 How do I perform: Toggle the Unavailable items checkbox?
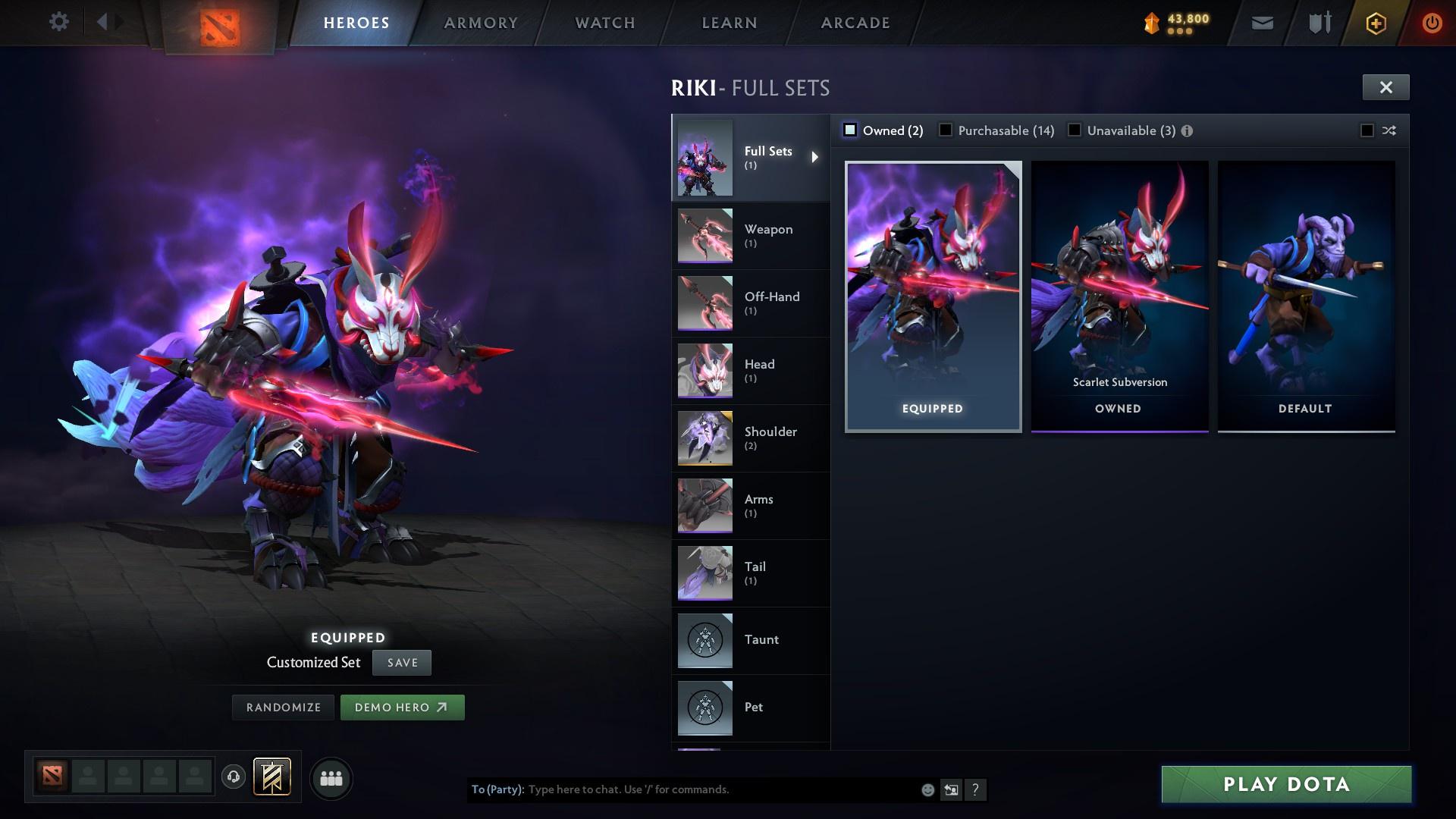click(1075, 130)
